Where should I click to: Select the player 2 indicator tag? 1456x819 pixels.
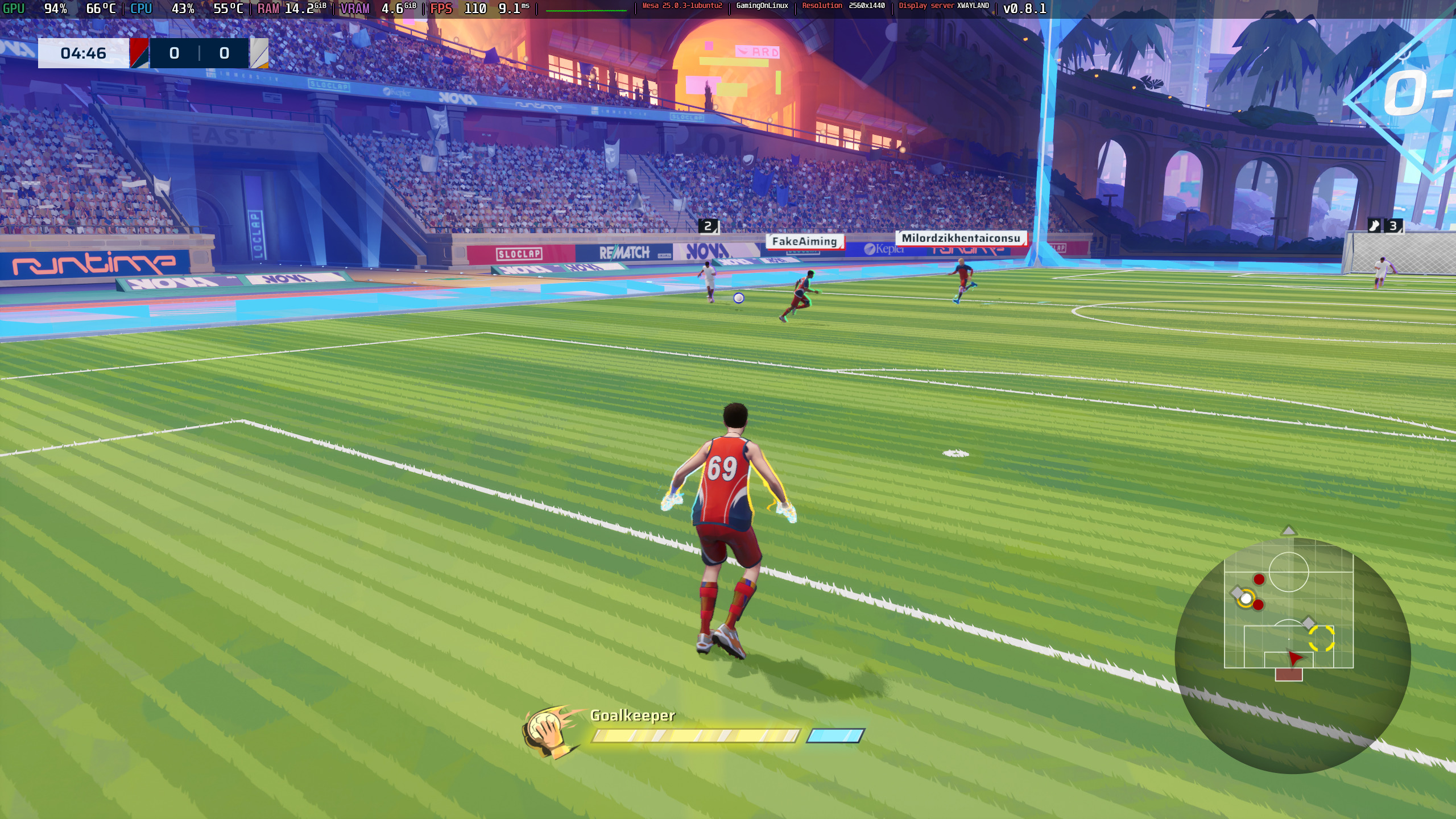(708, 226)
